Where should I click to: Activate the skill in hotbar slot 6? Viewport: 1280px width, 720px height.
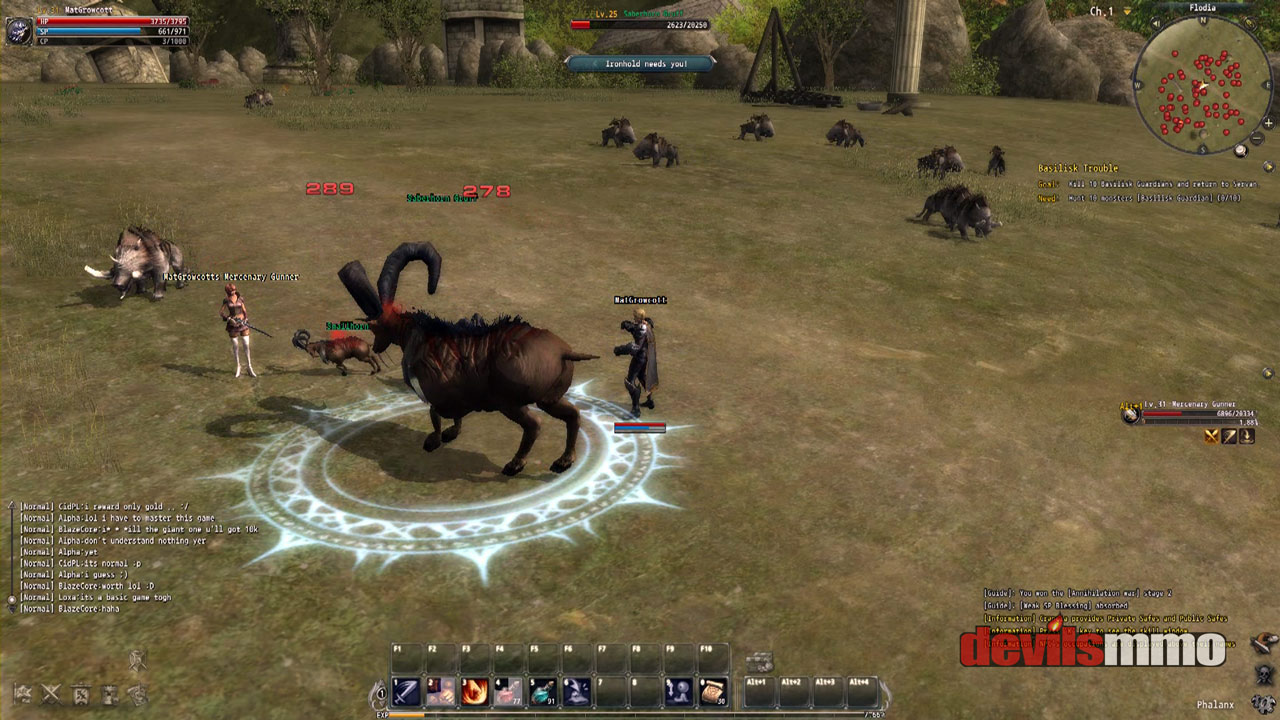(577, 691)
